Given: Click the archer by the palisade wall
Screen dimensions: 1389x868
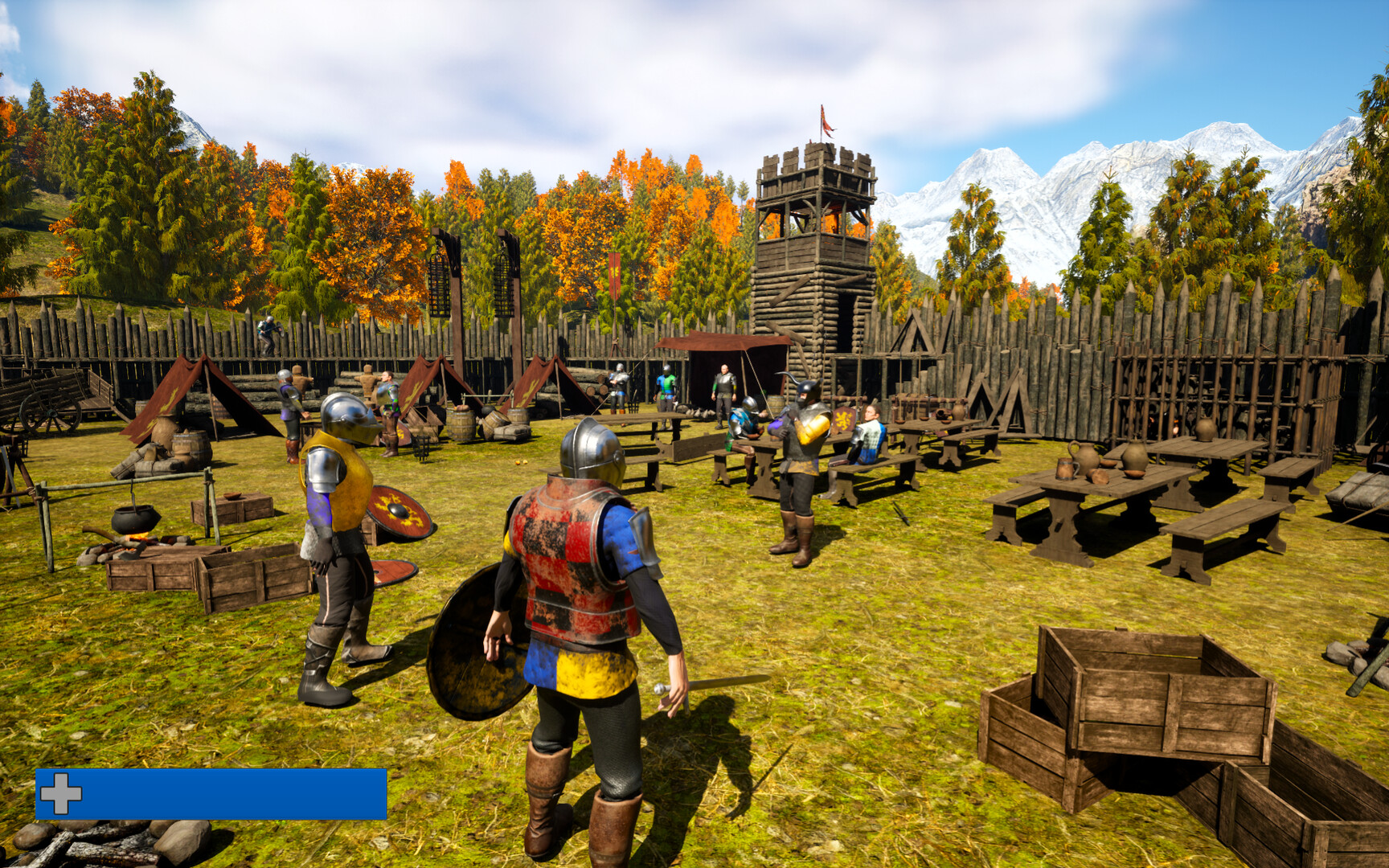Looking at the screenshot, I should coord(269,331).
